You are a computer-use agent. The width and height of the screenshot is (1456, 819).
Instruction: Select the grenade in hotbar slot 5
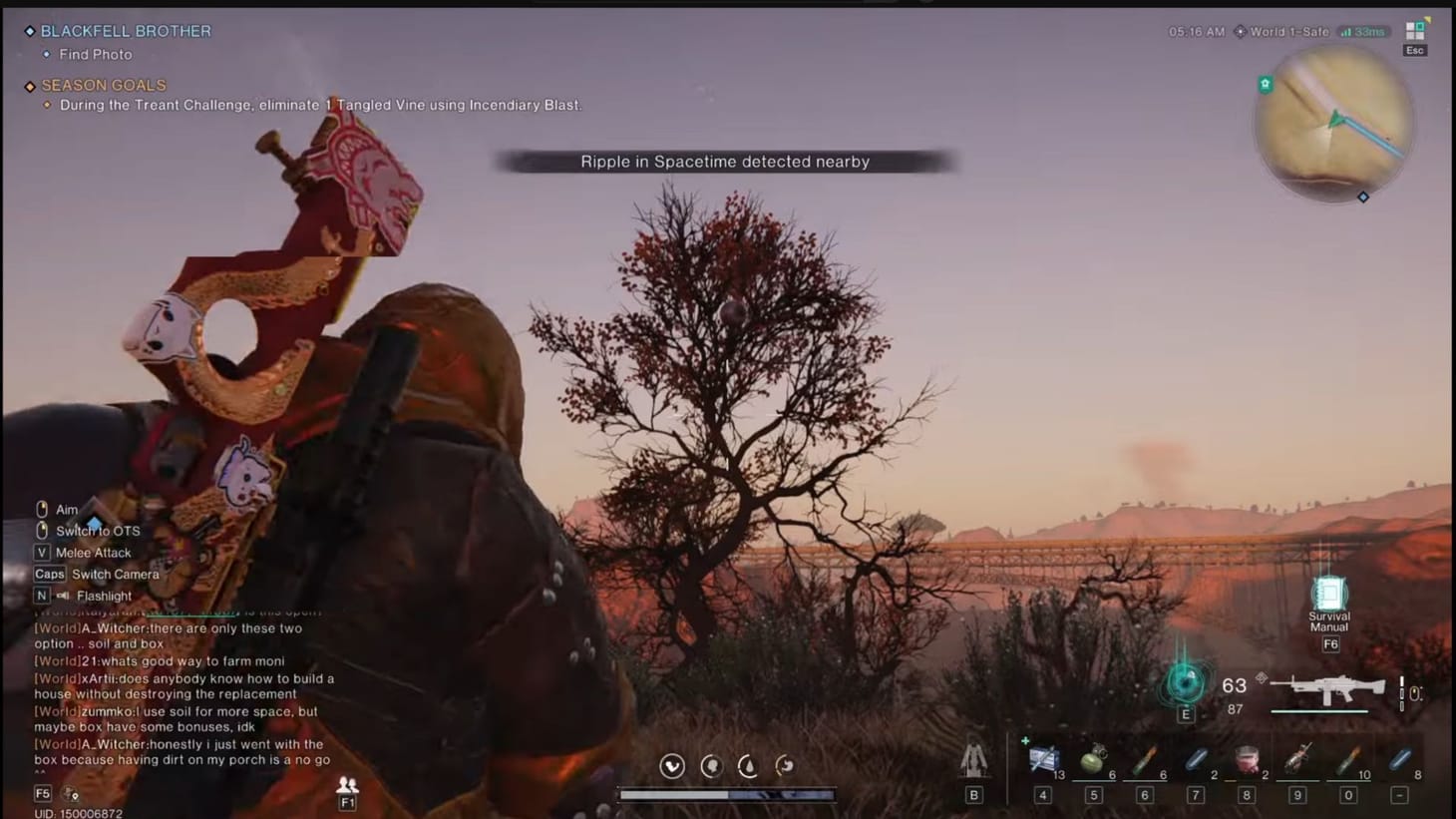1092,760
